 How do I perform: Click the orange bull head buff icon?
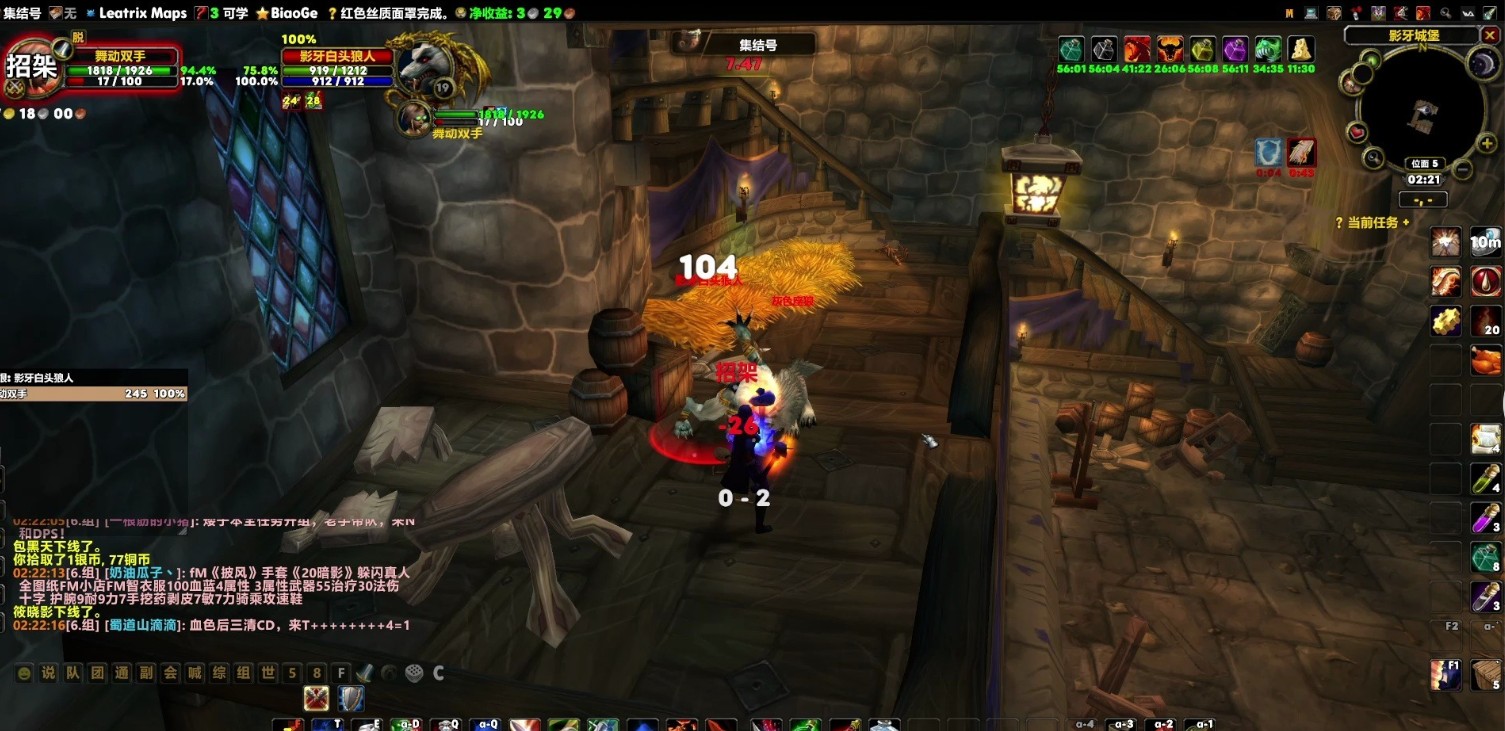pyautogui.click(x=1170, y=49)
